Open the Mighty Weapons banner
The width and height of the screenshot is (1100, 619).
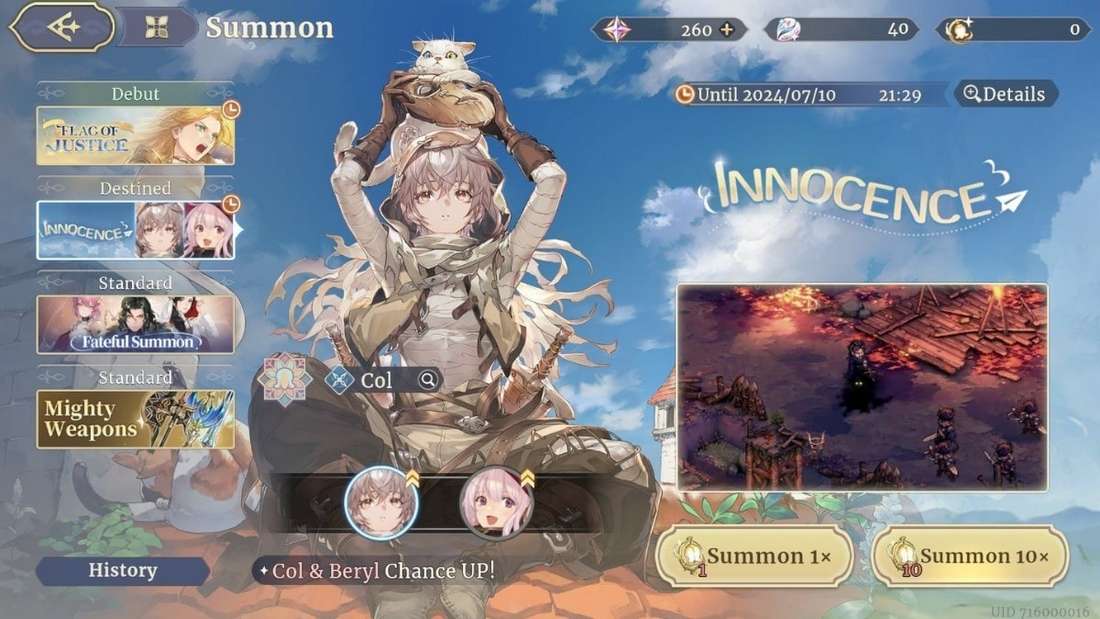coord(136,418)
